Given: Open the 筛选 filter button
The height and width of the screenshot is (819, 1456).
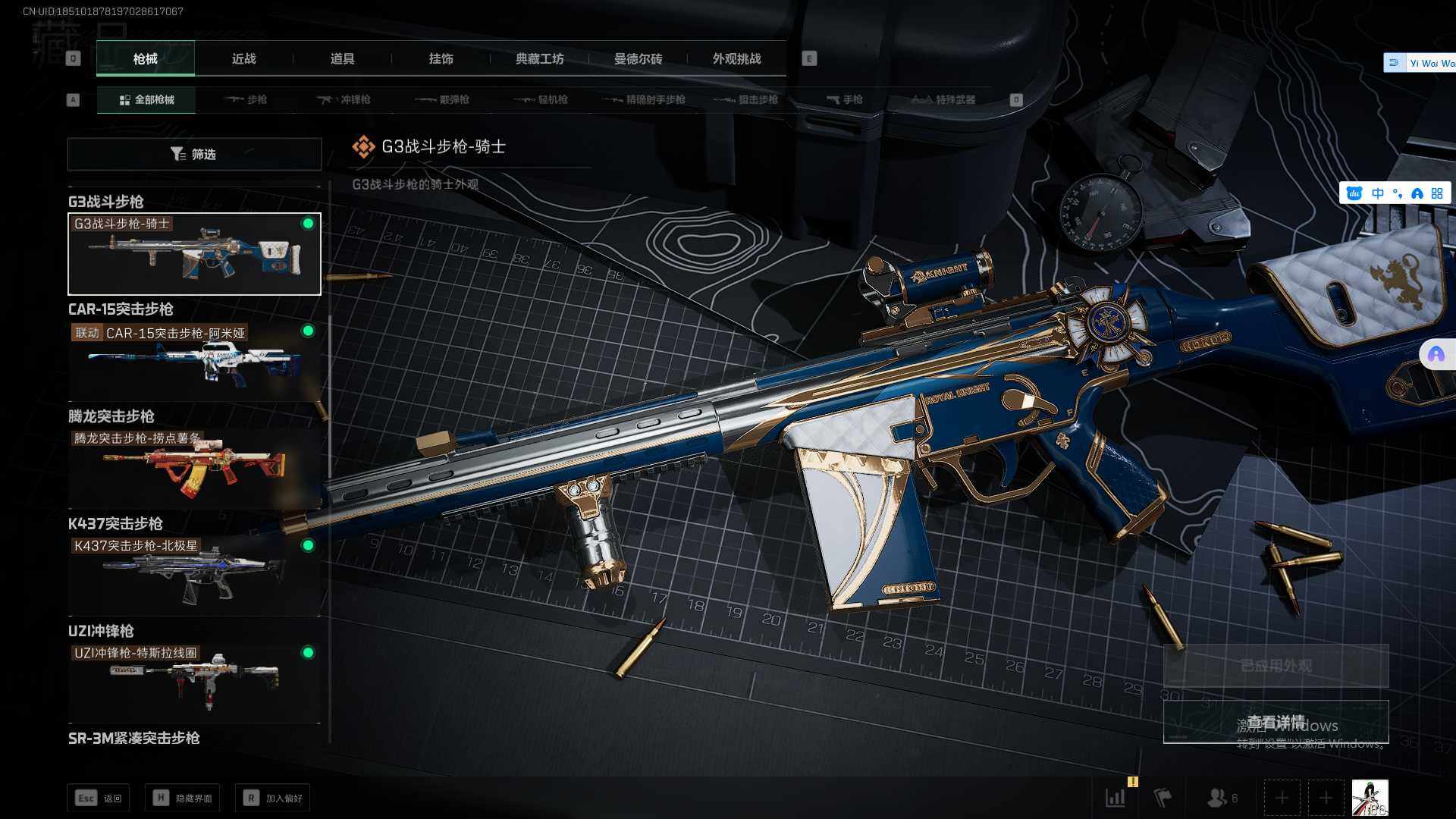Looking at the screenshot, I should coord(194,154).
